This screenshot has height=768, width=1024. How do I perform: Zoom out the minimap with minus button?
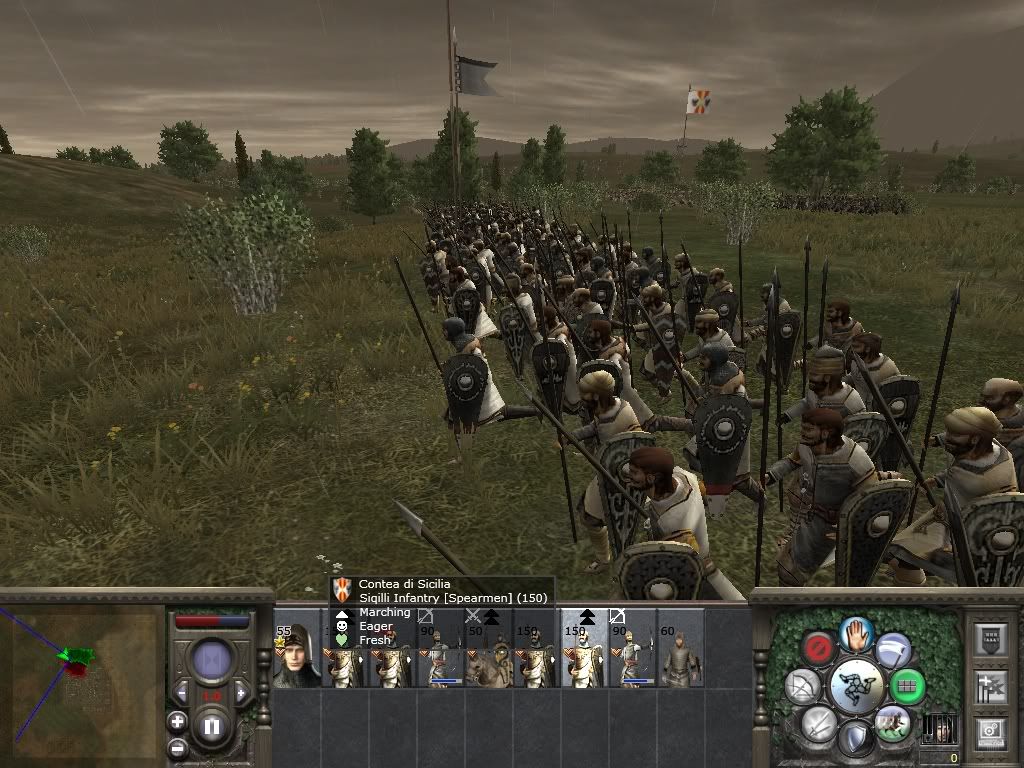(177, 746)
